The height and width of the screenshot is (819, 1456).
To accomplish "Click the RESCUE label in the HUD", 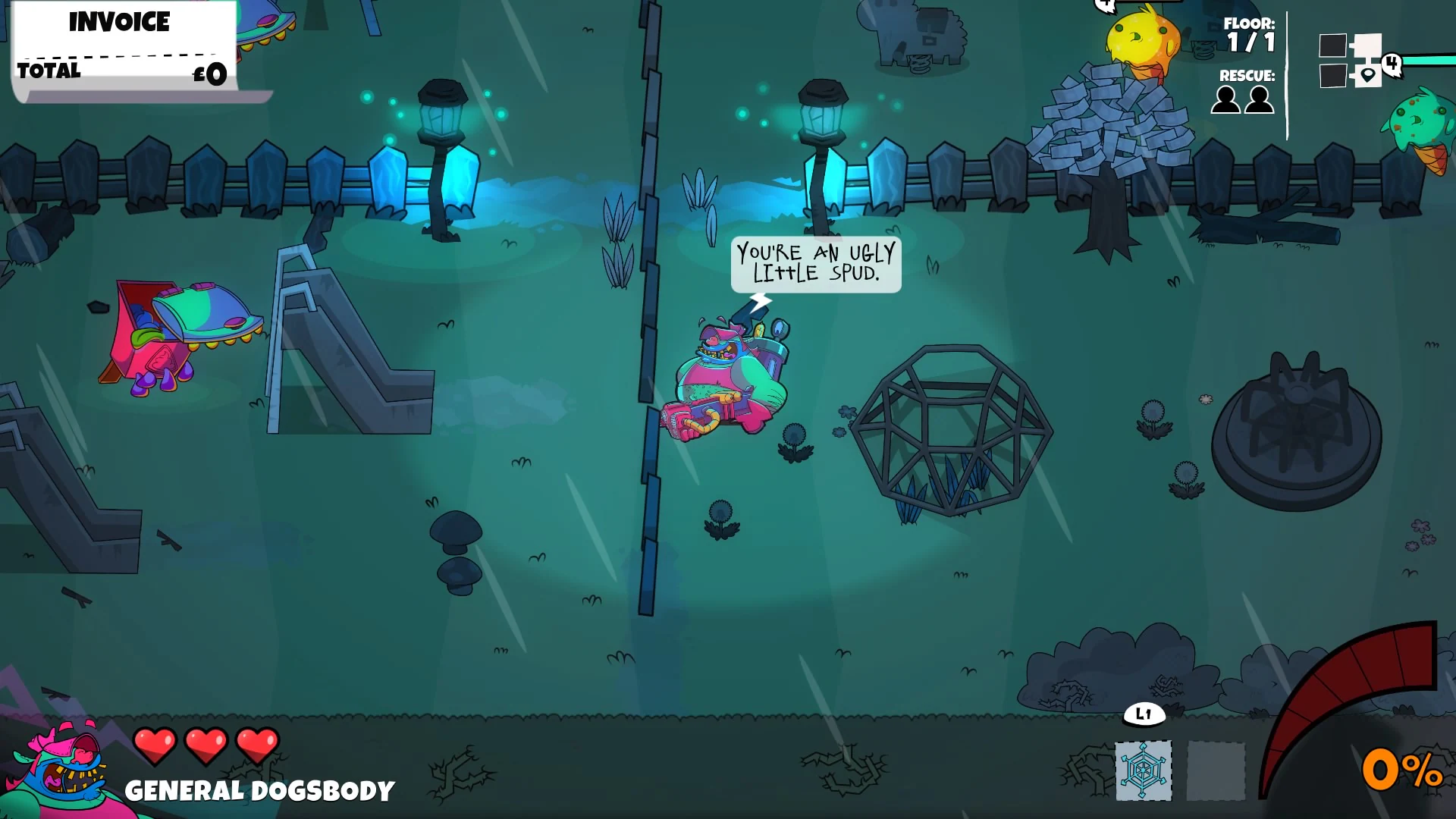I will tap(1247, 76).
